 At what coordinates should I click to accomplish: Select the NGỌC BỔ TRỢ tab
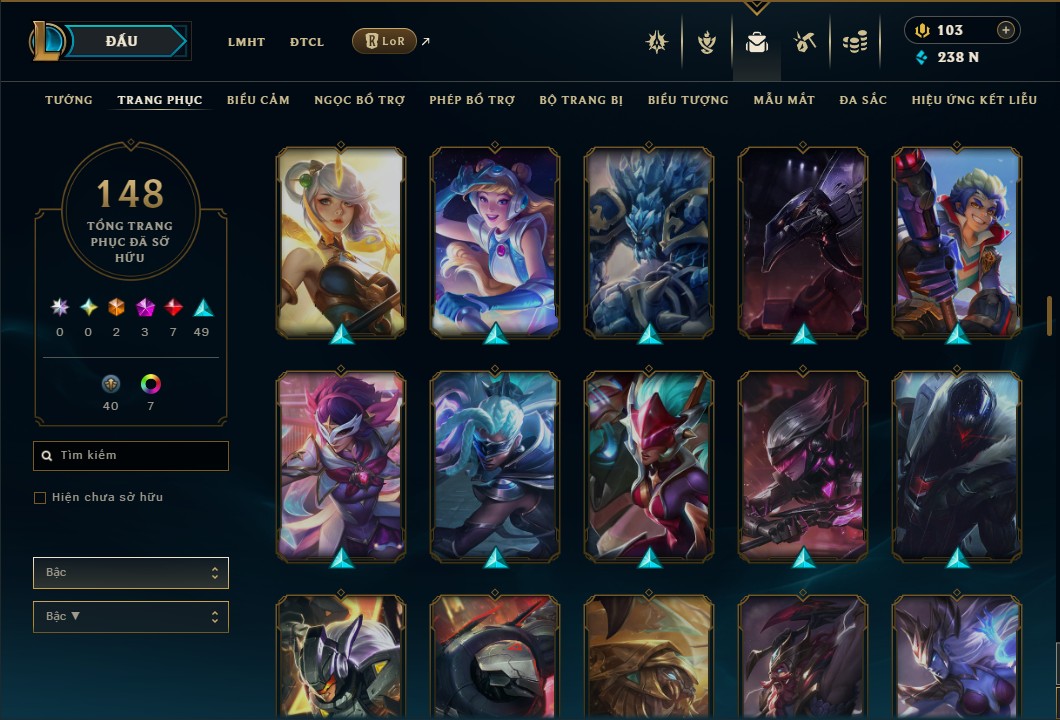coord(360,100)
